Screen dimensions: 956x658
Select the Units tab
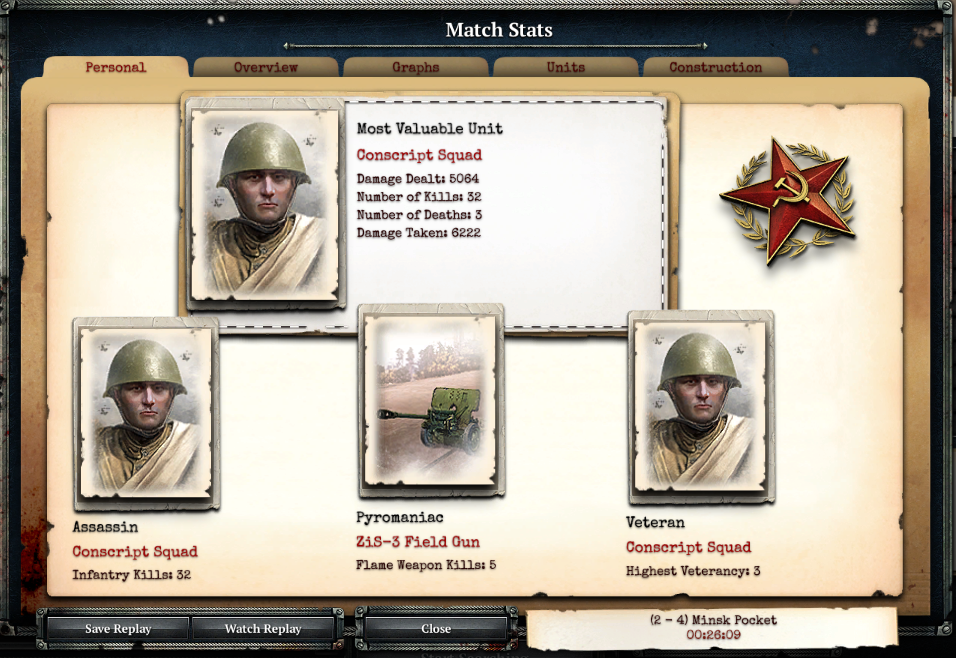click(566, 68)
